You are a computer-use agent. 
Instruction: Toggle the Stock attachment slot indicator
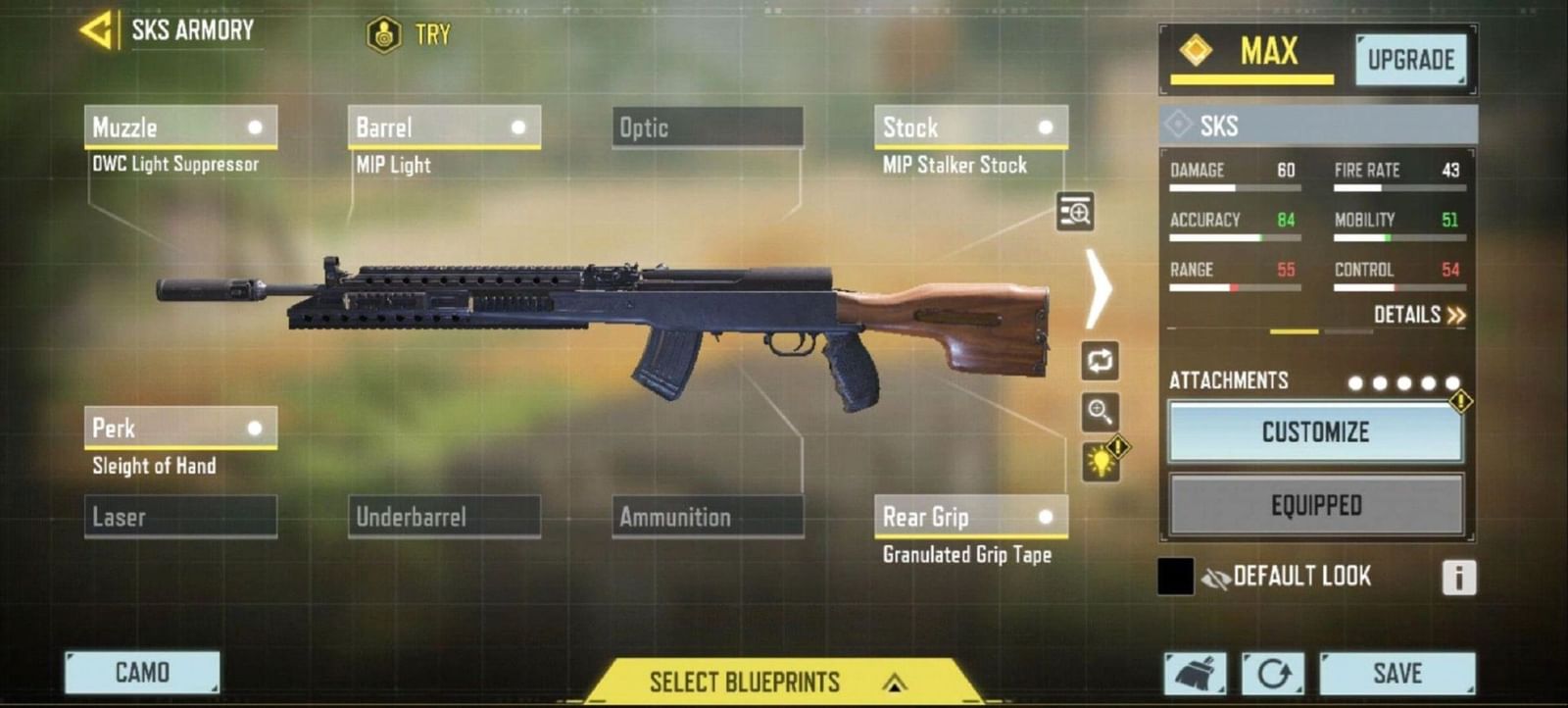point(1046,126)
